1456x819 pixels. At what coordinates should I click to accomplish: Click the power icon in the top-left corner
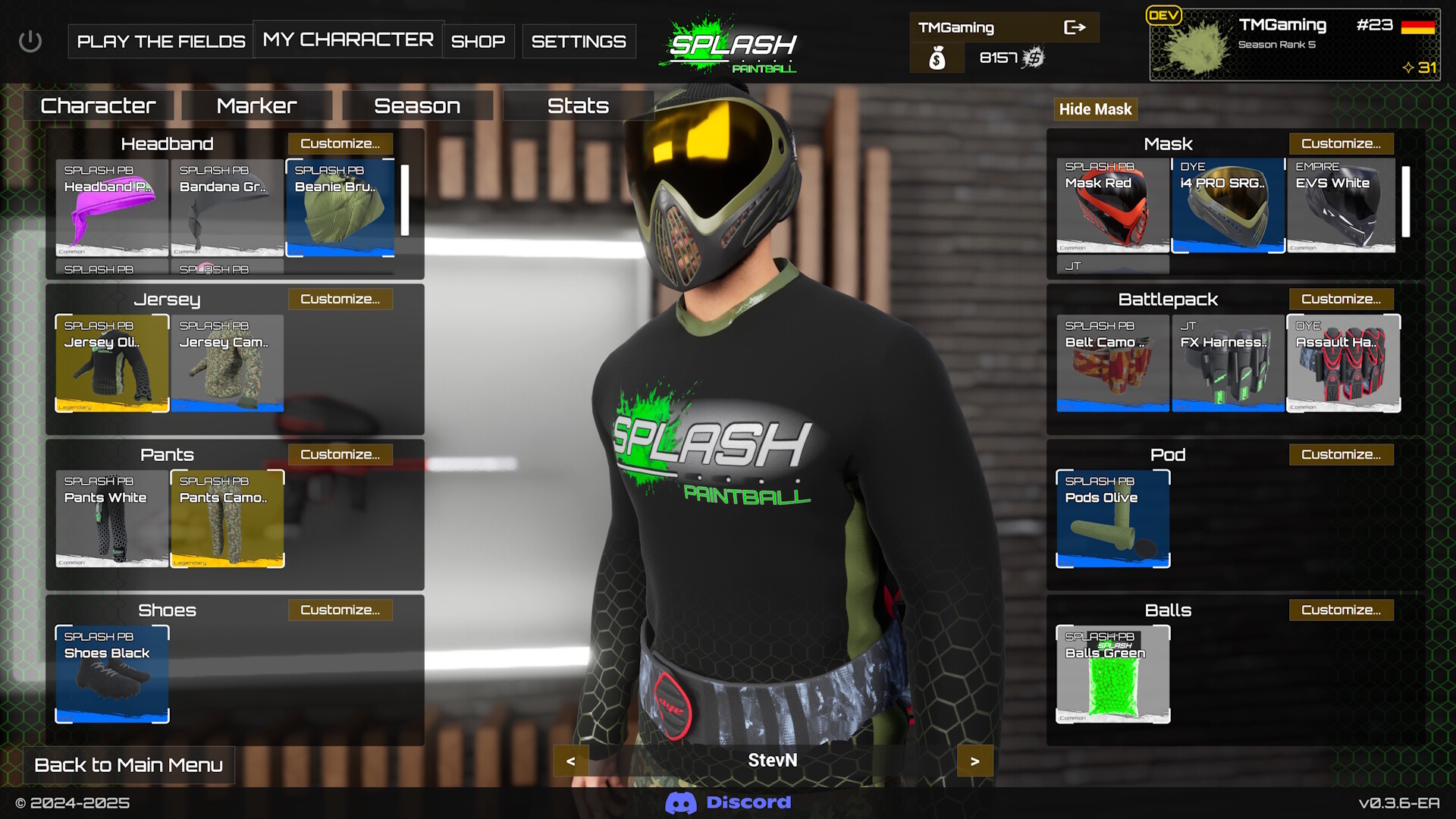(32, 41)
